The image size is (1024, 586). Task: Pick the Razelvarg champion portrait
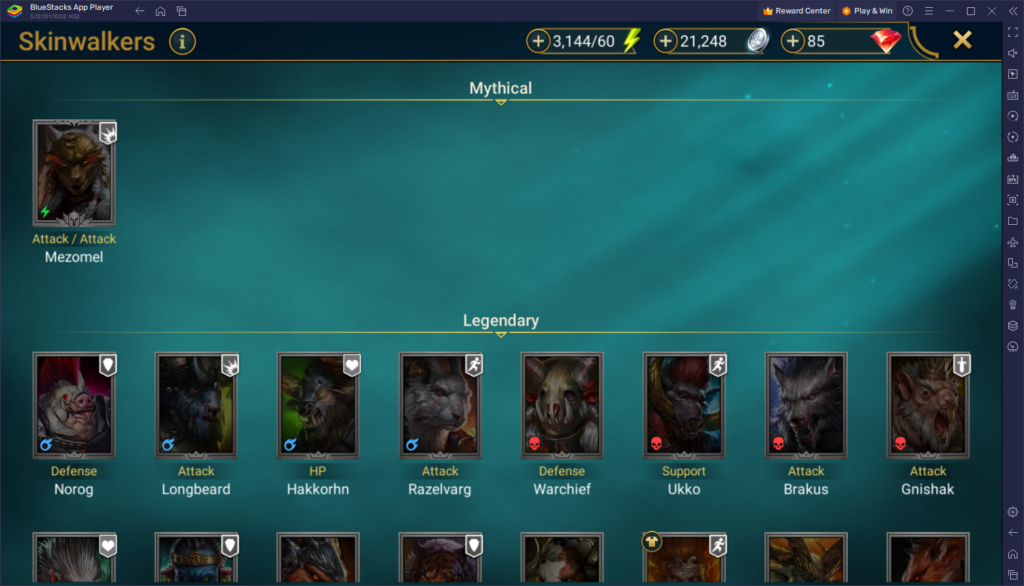pos(440,405)
